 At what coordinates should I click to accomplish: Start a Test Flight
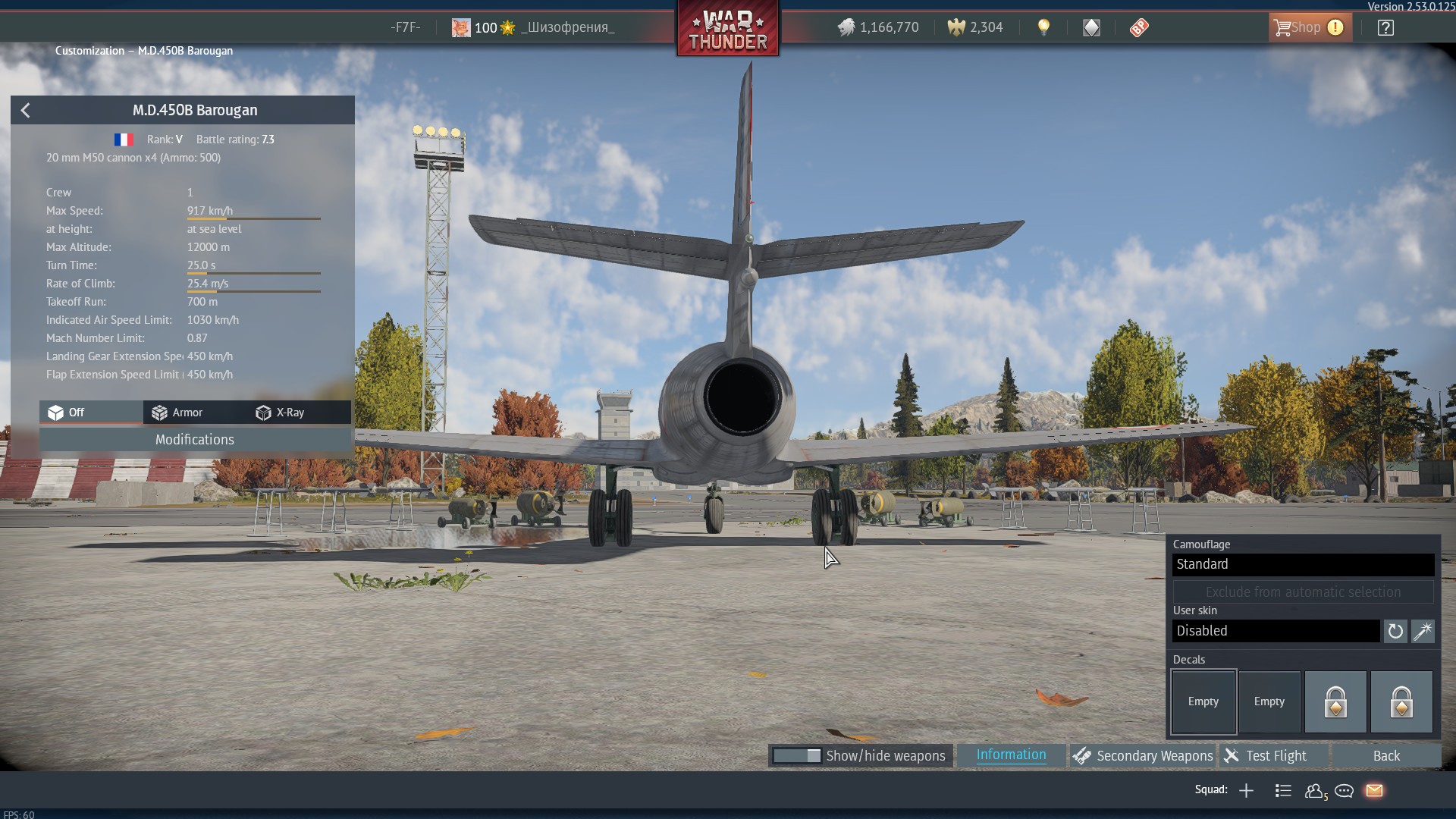pos(1276,756)
